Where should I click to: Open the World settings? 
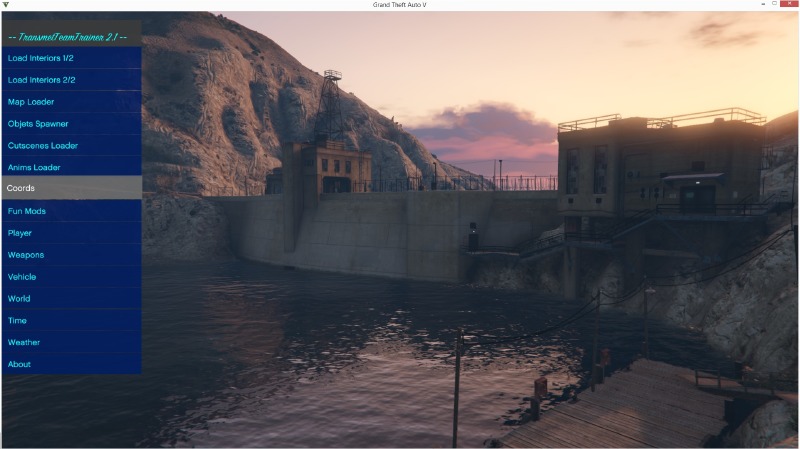pyautogui.click(x=70, y=299)
